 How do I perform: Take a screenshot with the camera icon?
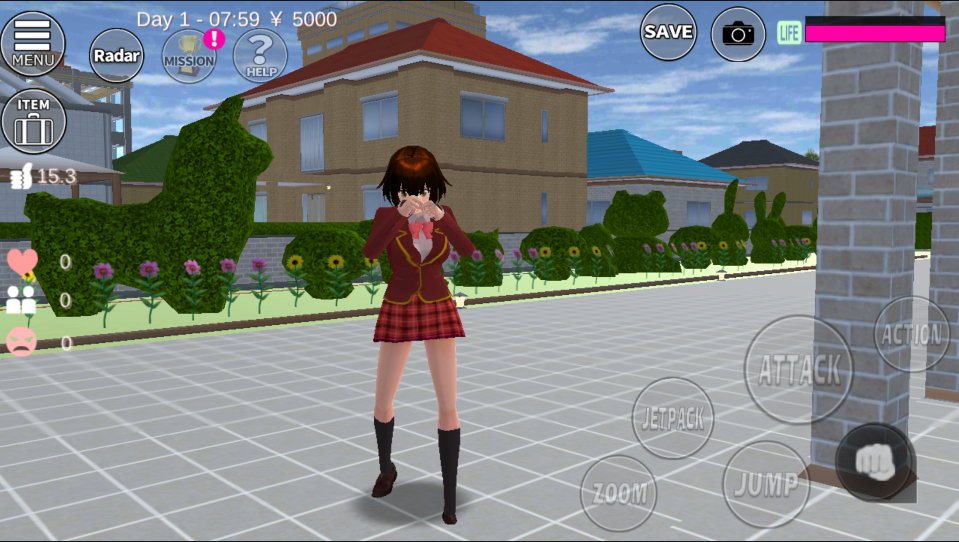point(738,34)
